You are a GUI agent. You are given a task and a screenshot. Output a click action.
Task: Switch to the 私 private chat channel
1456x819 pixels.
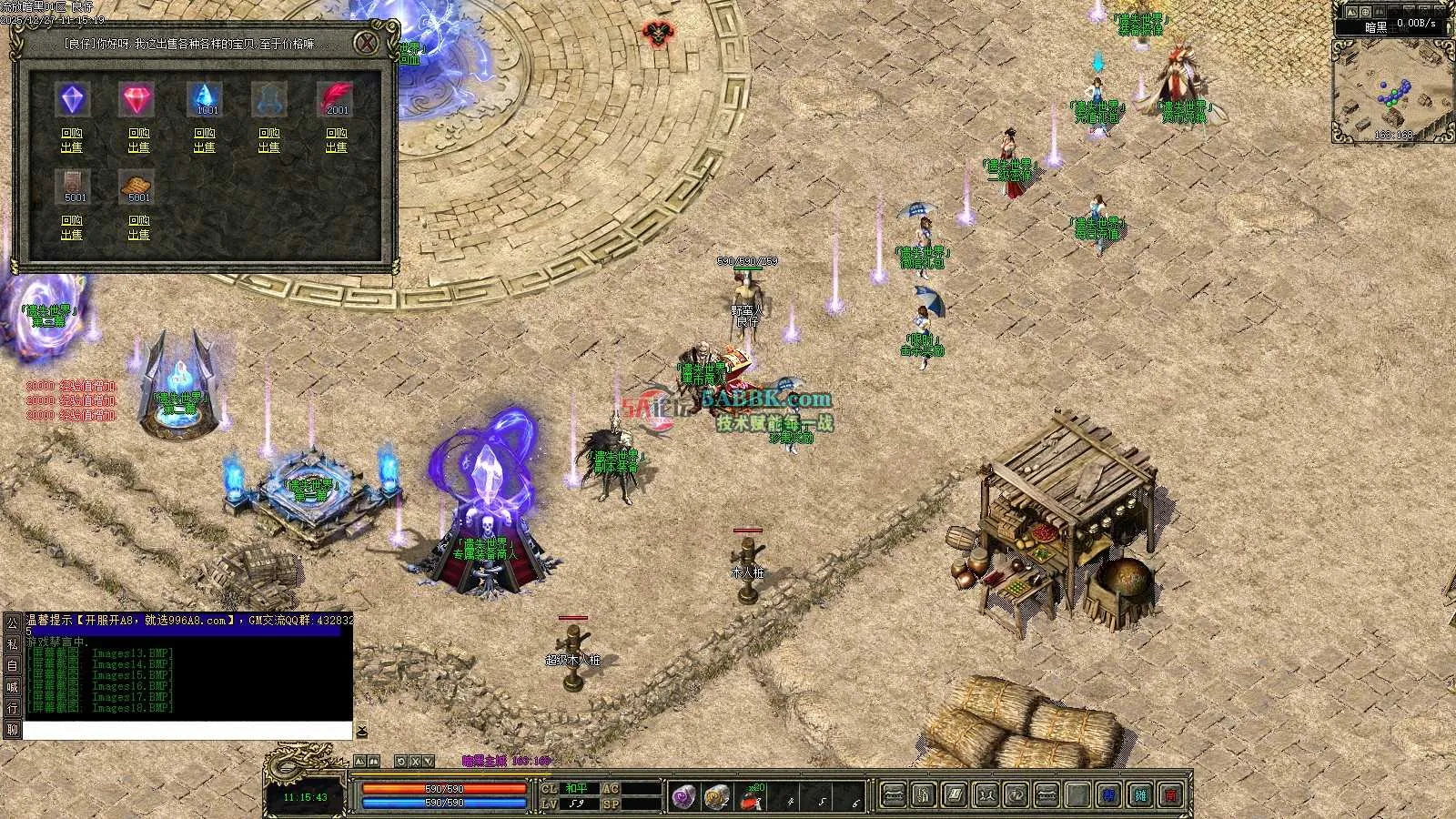coord(12,644)
